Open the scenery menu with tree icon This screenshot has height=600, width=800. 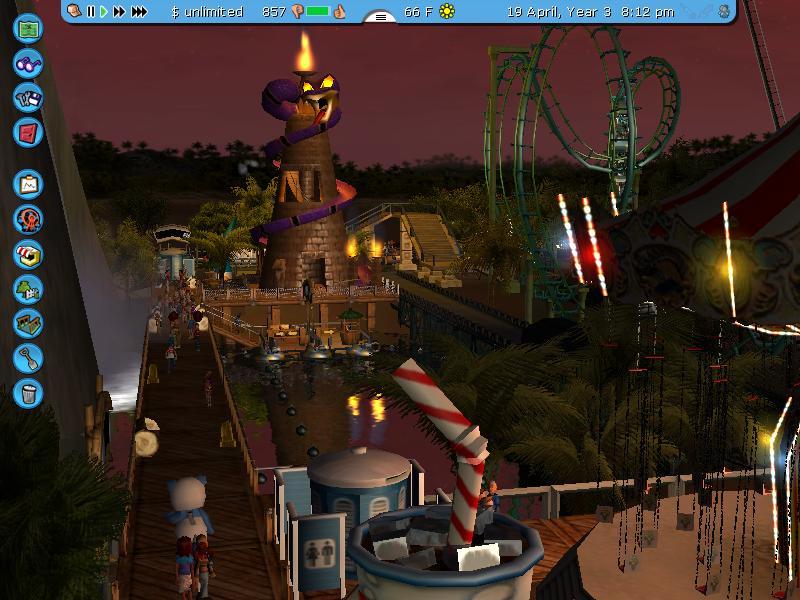(x=28, y=289)
